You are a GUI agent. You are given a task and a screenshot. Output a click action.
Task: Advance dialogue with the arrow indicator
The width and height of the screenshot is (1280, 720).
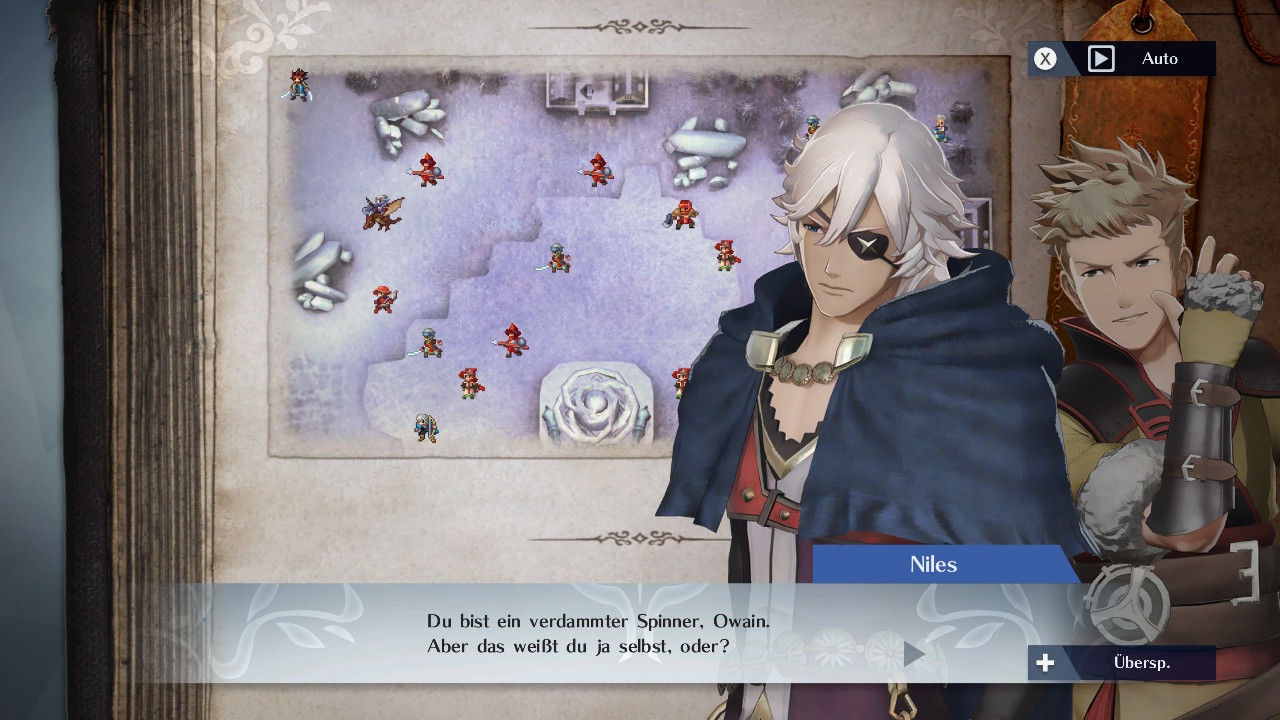pyautogui.click(x=913, y=654)
